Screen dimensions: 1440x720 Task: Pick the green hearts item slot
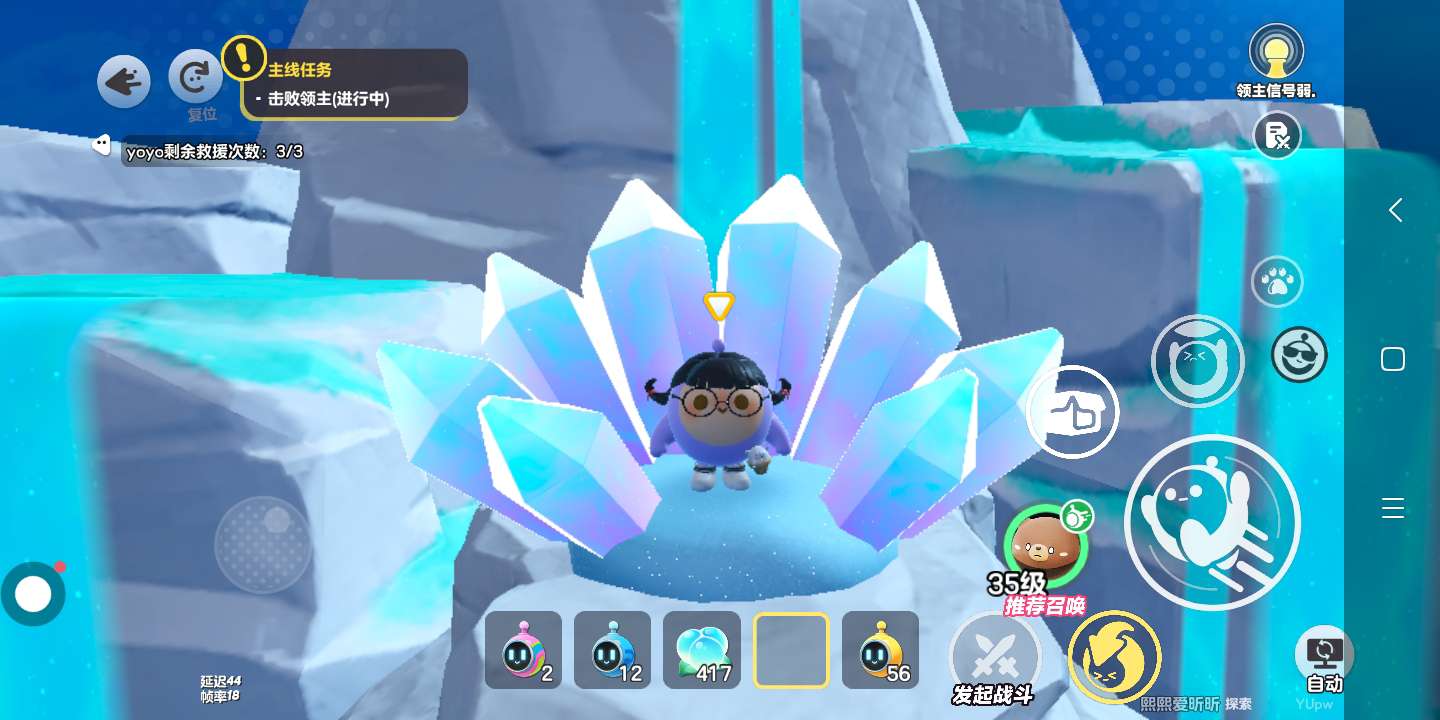(x=701, y=650)
